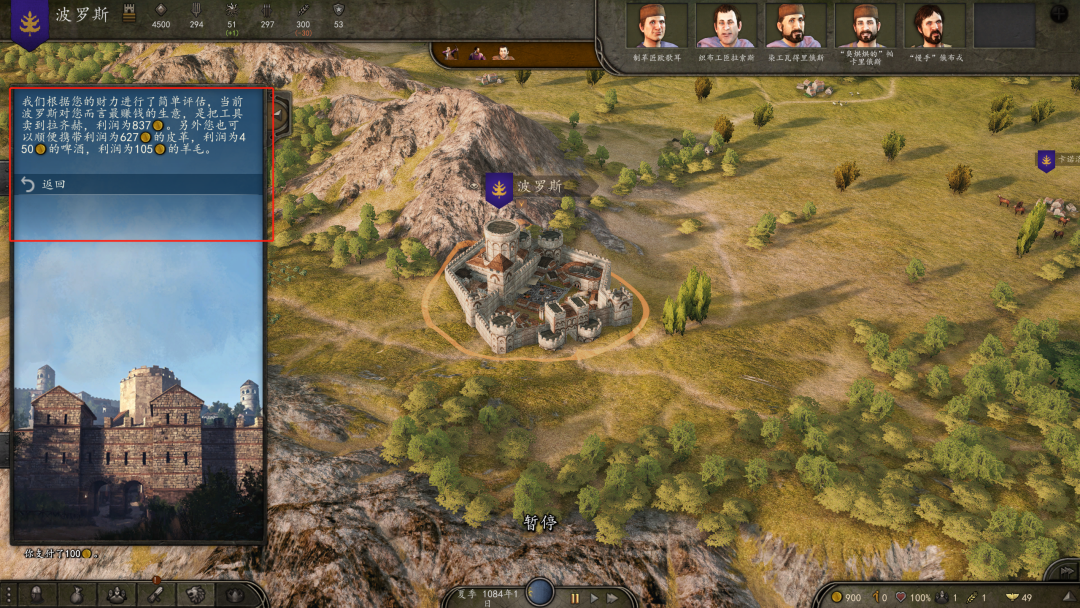The image size is (1080, 608).
Task: Pause the campaign time
Action: click(575, 597)
